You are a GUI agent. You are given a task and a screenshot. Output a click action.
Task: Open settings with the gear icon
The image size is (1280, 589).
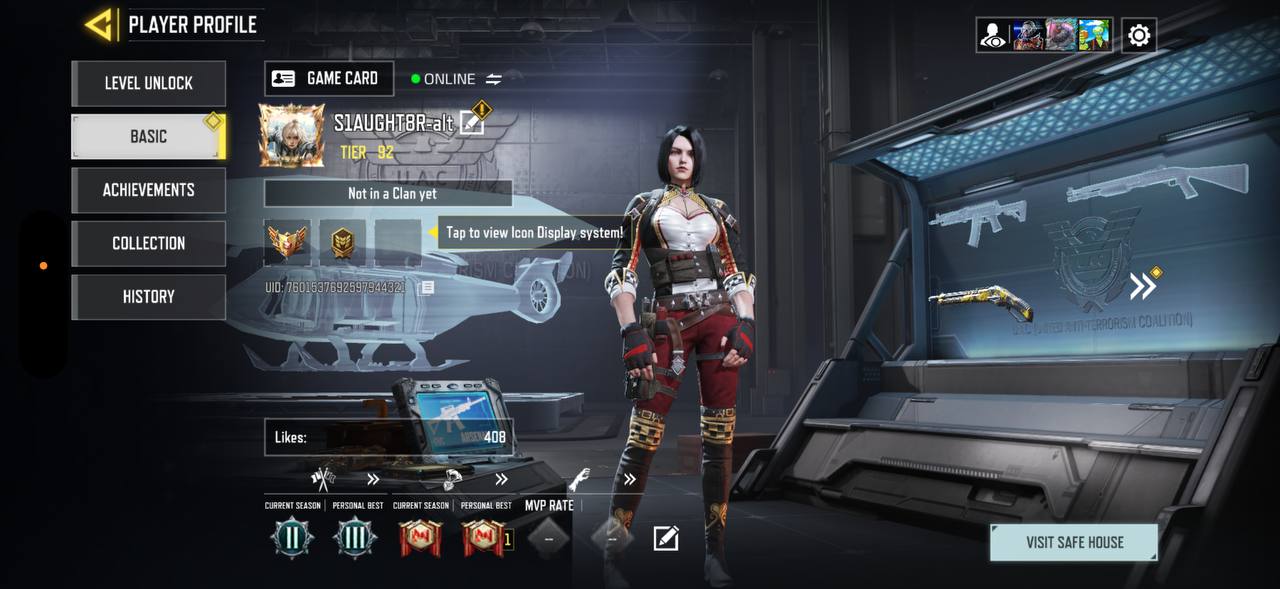pyautogui.click(x=1139, y=36)
